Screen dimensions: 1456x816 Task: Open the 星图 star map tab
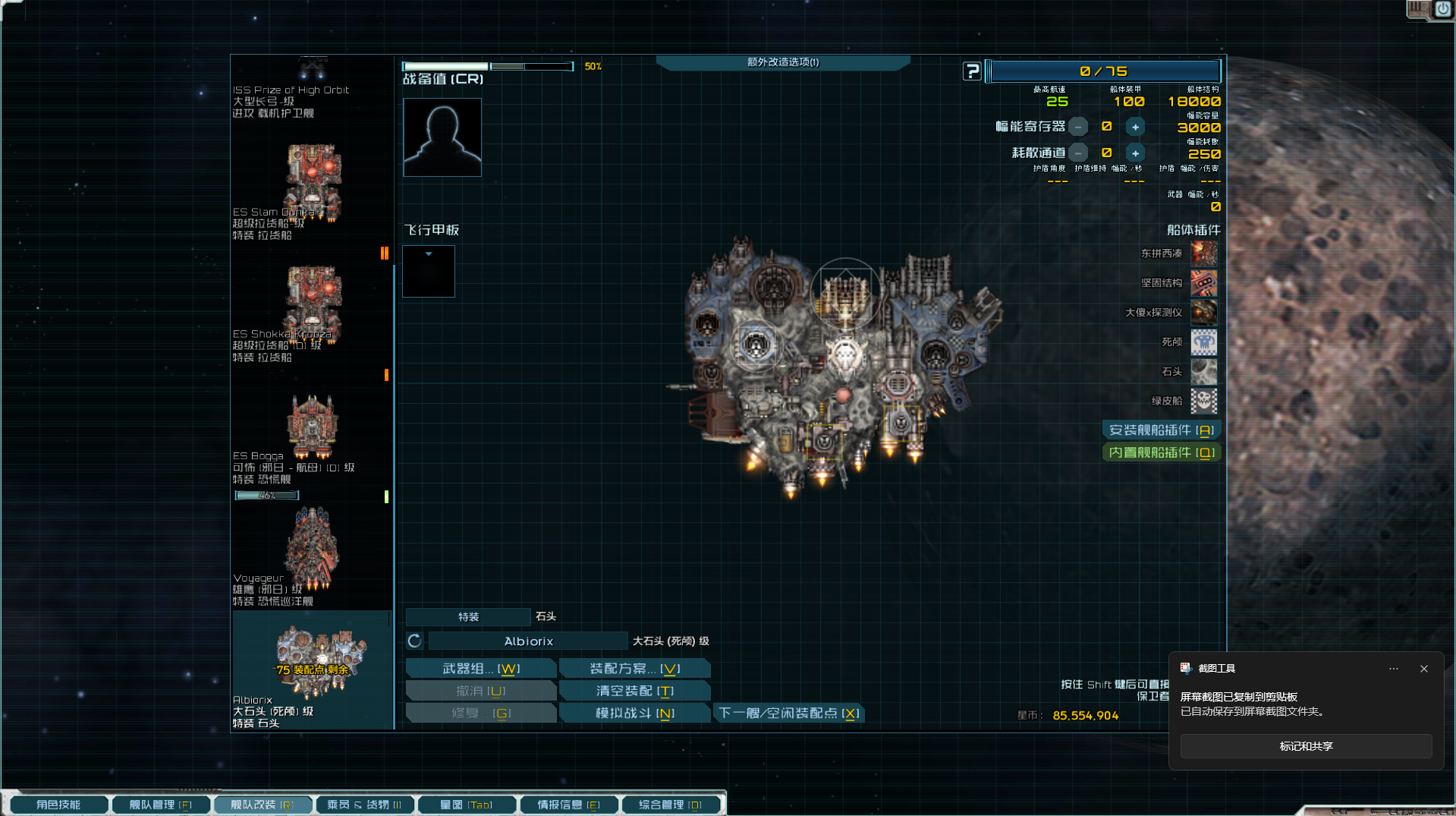[x=466, y=805]
